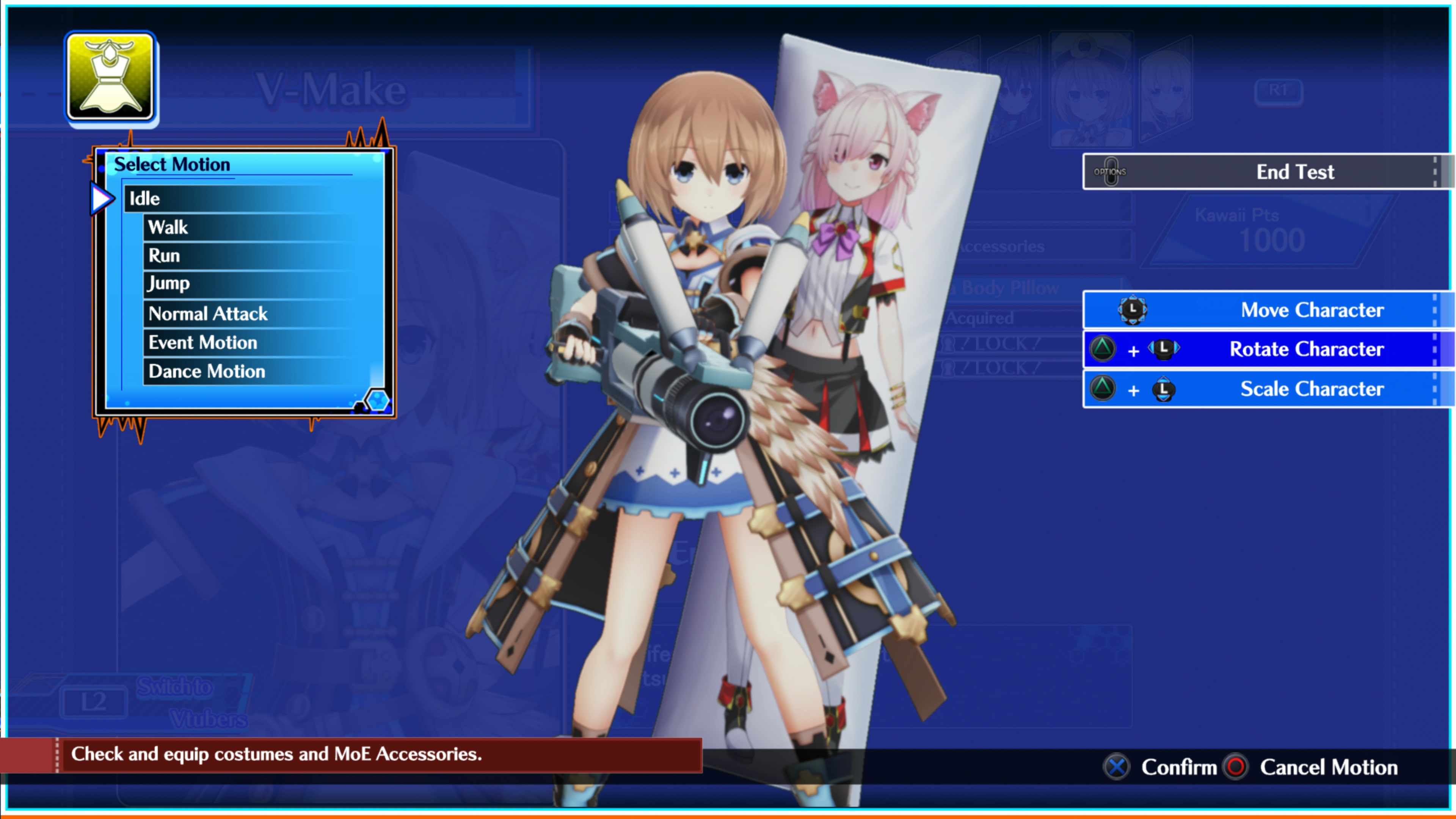Select Dance Motion from the Select Motion list
The height and width of the screenshot is (819, 1456).
(x=206, y=371)
